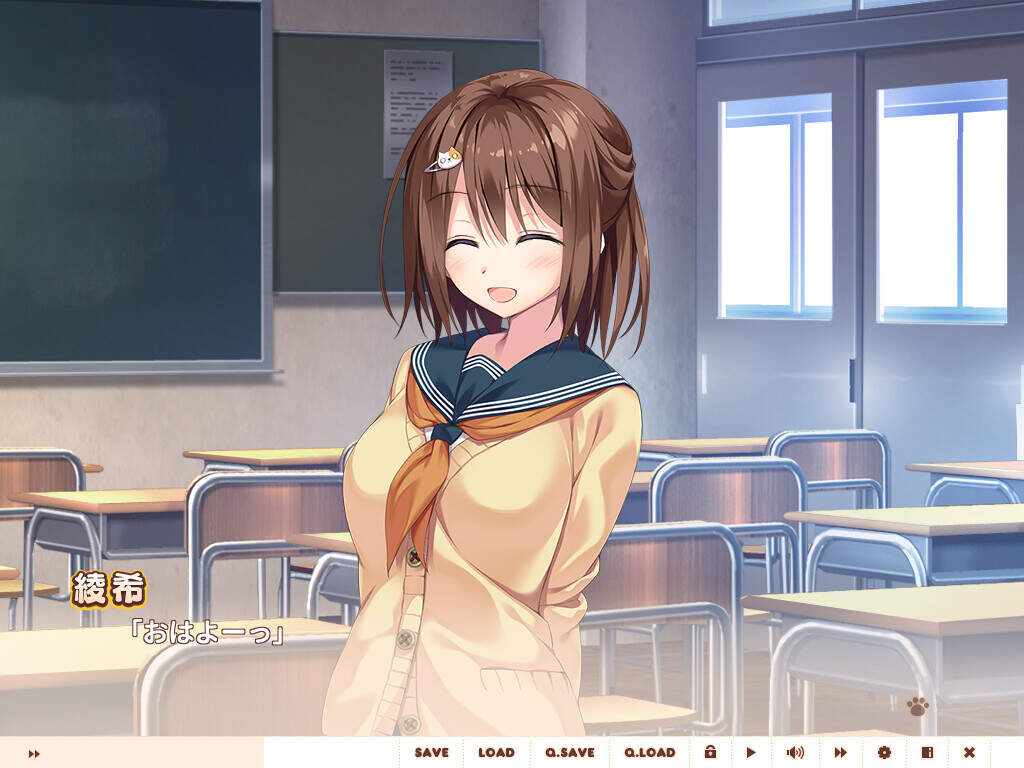Click the SAVE button

(x=432, y=753)
